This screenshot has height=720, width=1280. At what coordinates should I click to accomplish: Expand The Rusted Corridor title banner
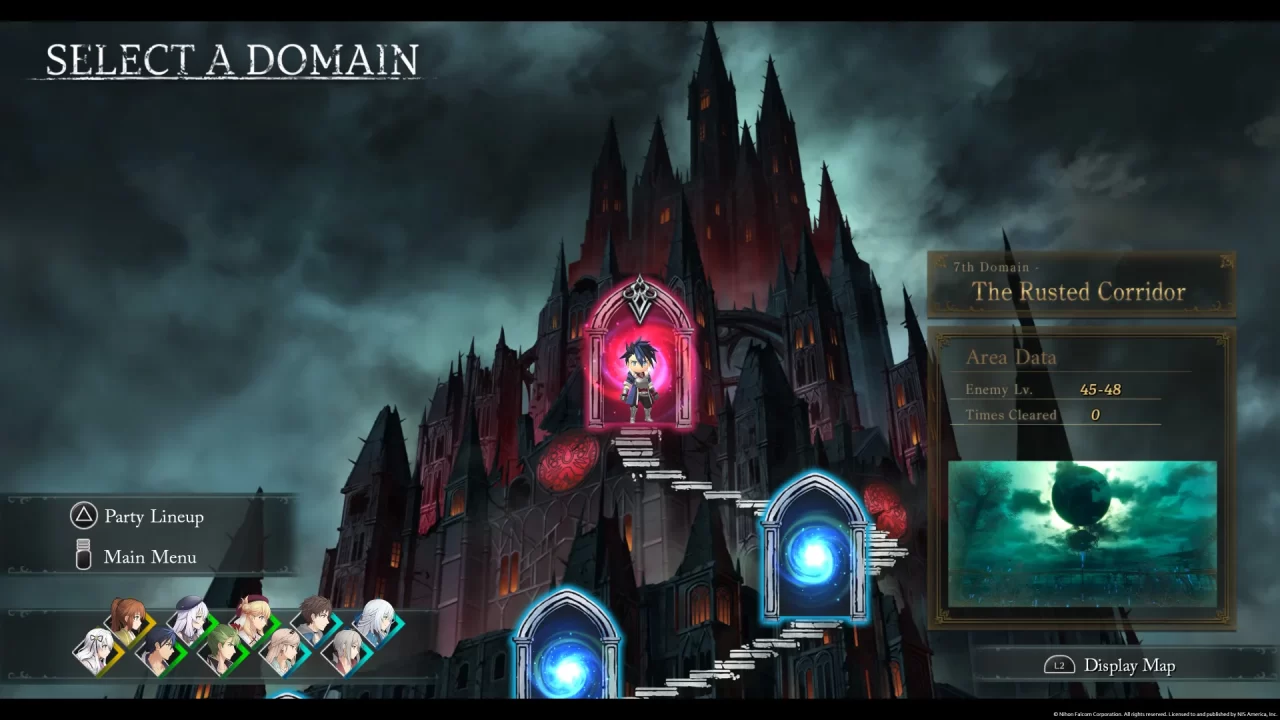pyautogui.click(x=1080, y=293)
